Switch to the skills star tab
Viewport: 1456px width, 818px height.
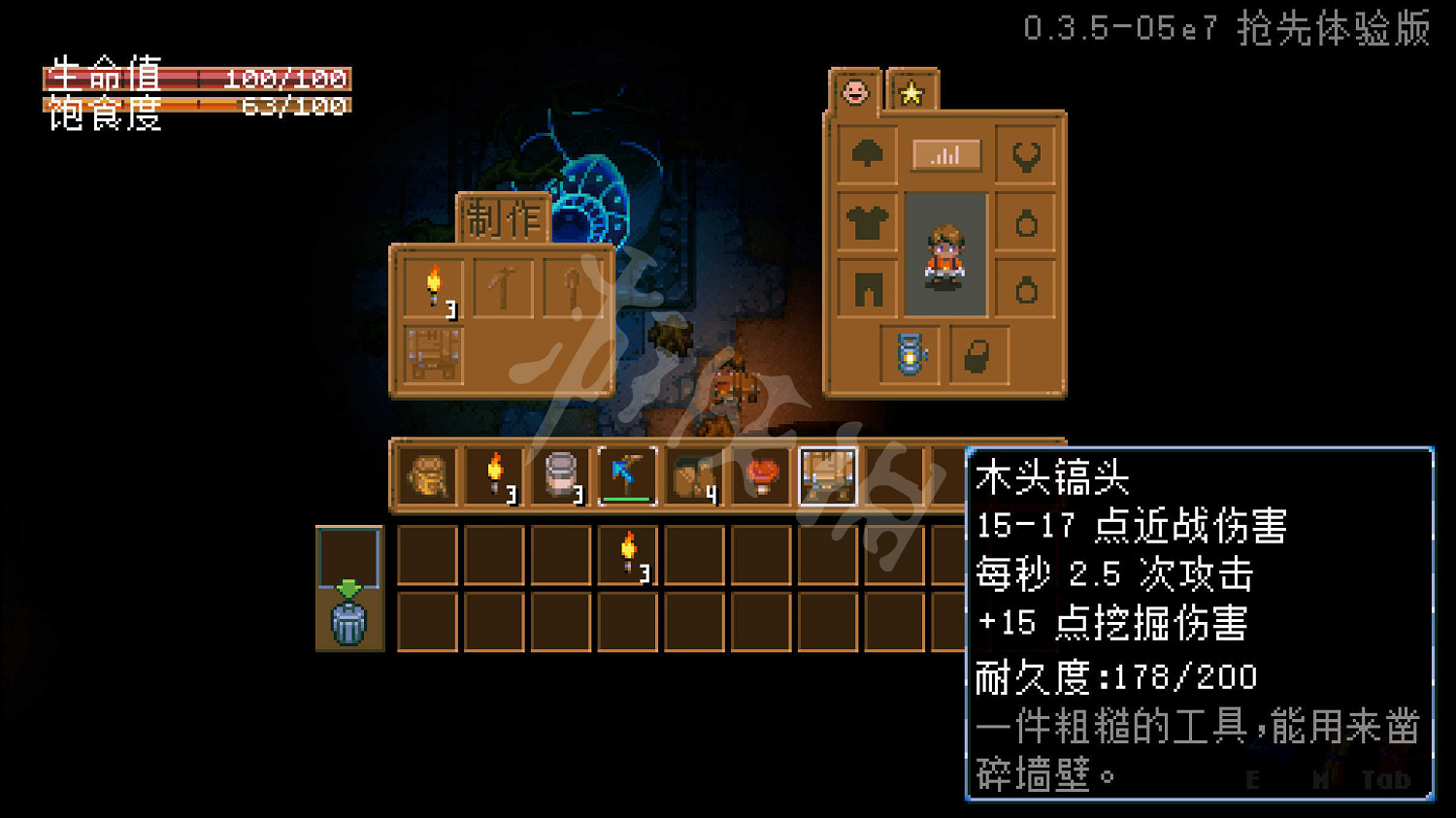click(x=910, y=94)
